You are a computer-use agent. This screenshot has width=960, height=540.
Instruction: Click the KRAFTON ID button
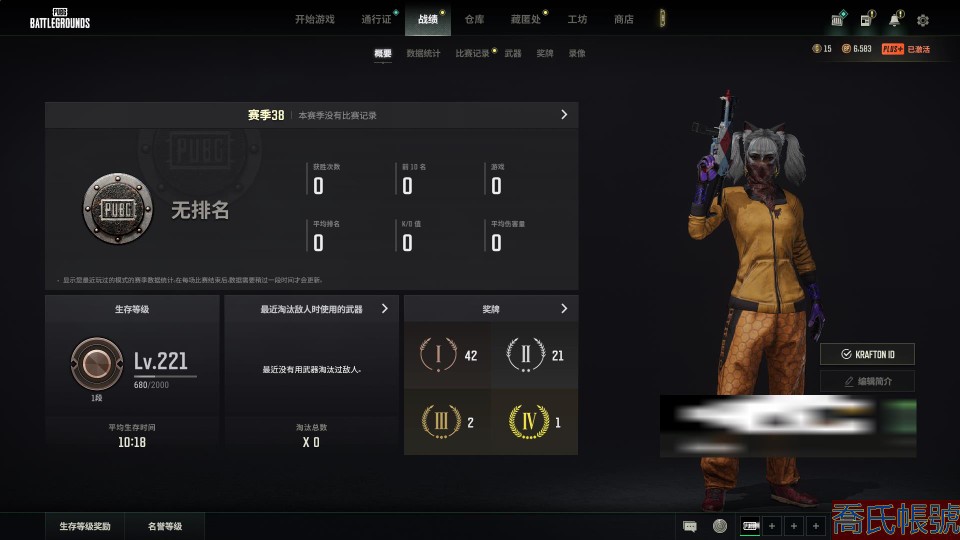[x=867, y=354]
